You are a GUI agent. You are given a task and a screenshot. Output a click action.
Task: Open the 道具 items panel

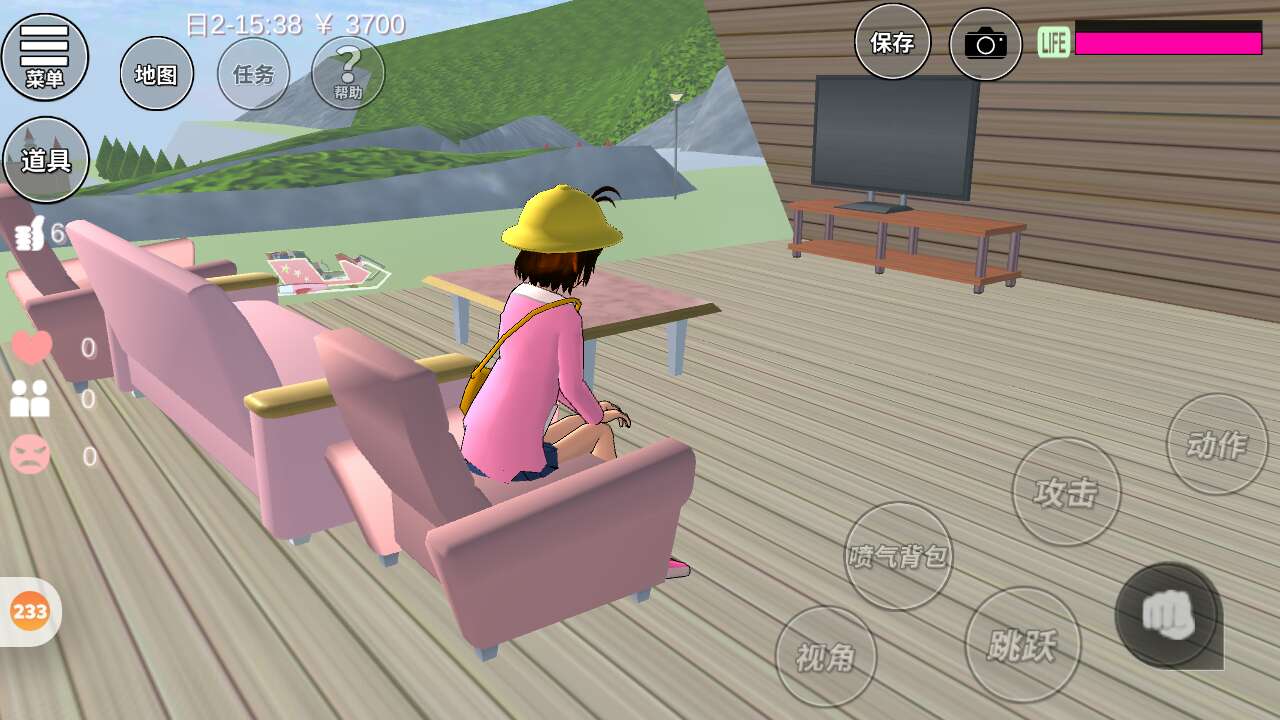click(x=46, y=159)
